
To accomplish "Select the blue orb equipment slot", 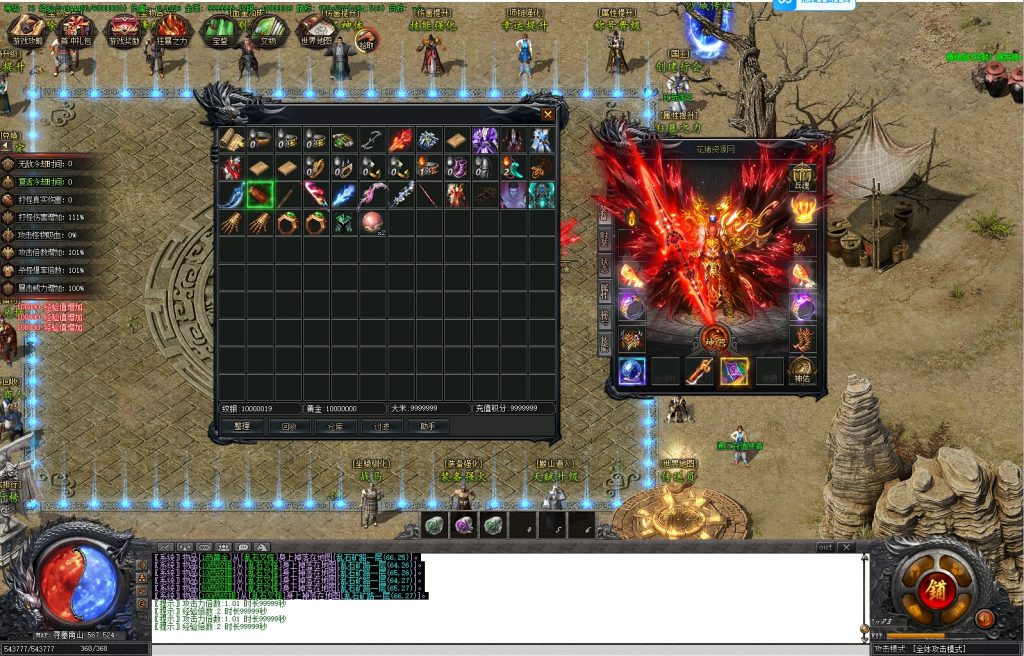I will 631,371.
